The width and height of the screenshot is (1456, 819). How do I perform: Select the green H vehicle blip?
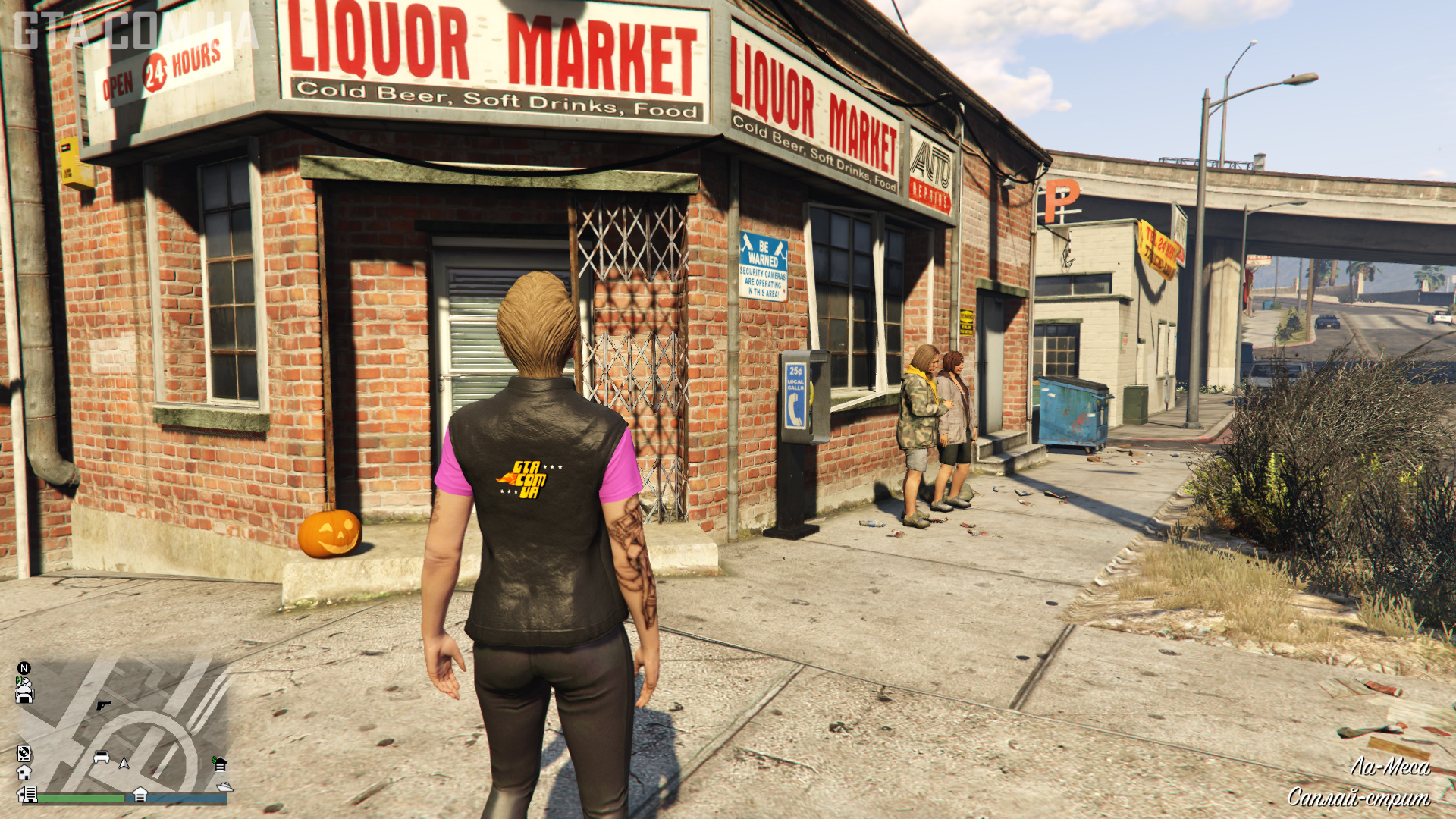24,690
